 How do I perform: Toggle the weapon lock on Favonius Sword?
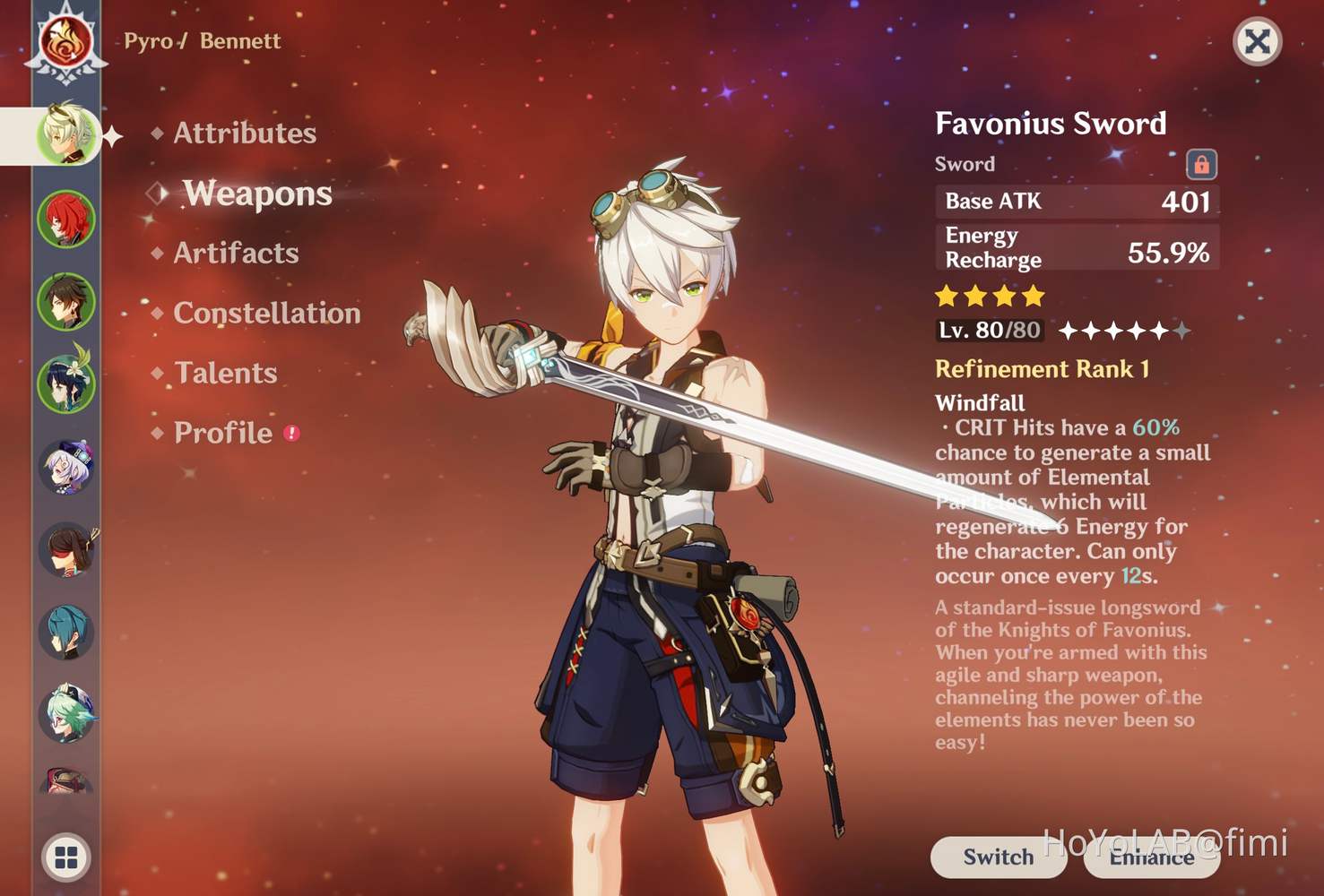1201,165
